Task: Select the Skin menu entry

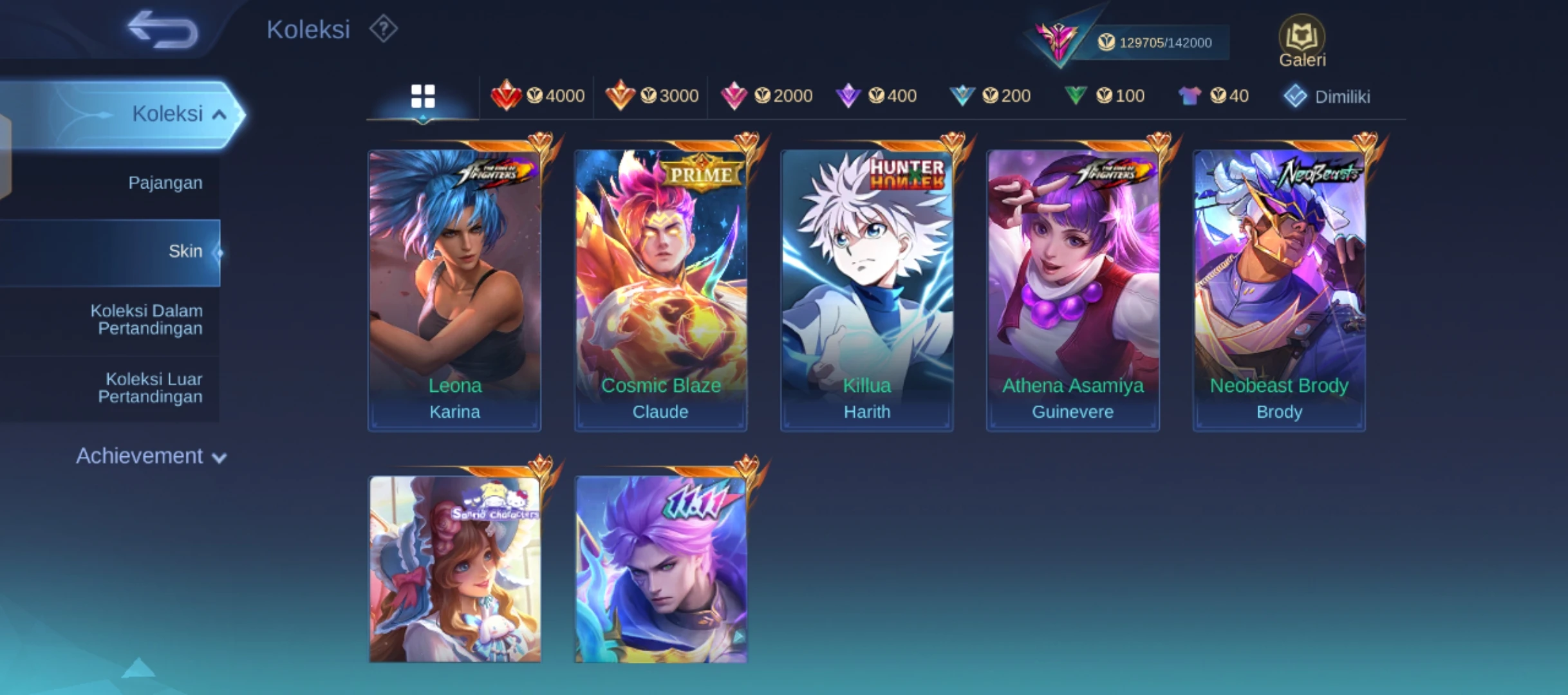Action: pos(185,251)
